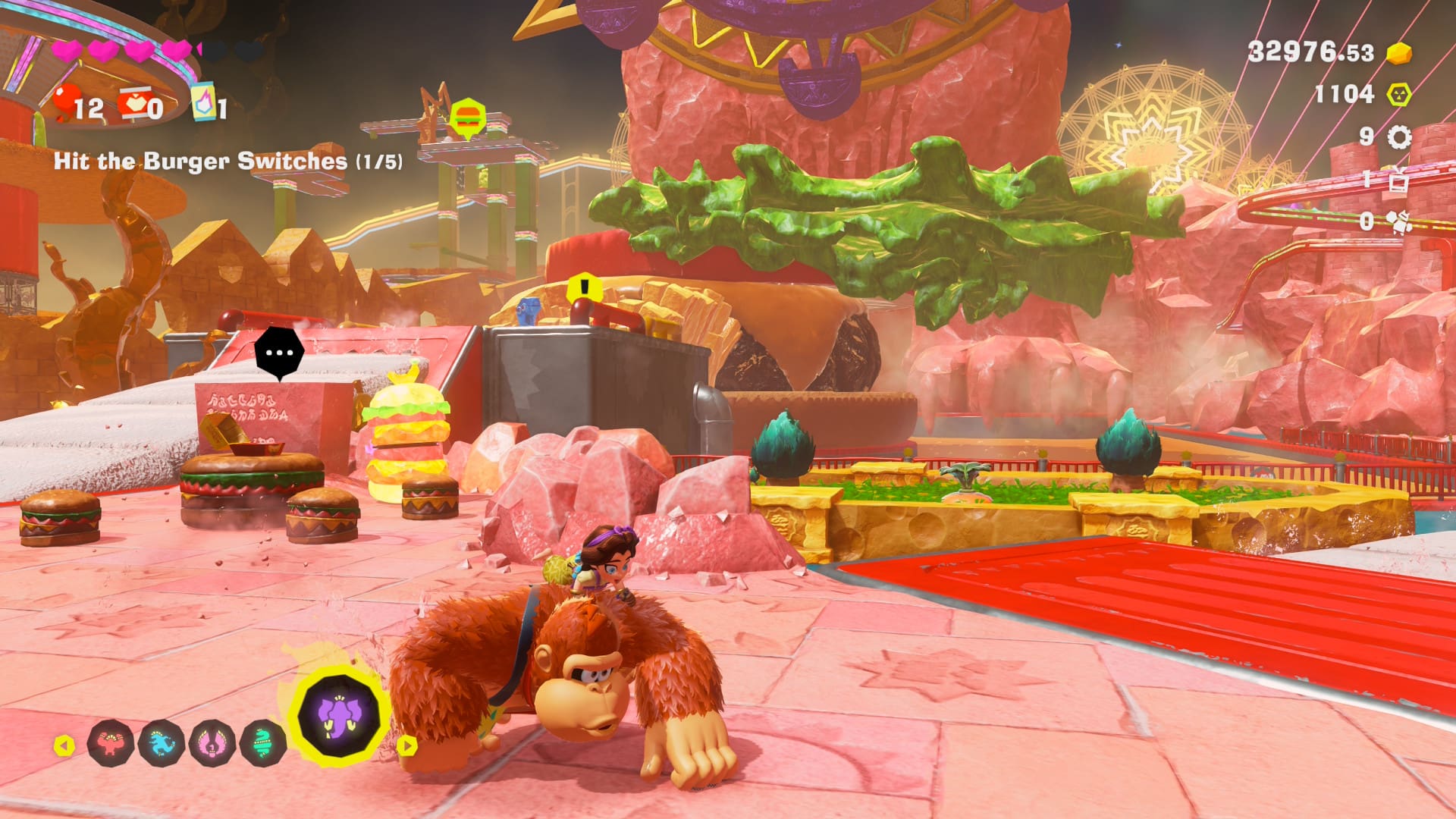Open the Hit the Burger Switches objective

click(227, 161)
